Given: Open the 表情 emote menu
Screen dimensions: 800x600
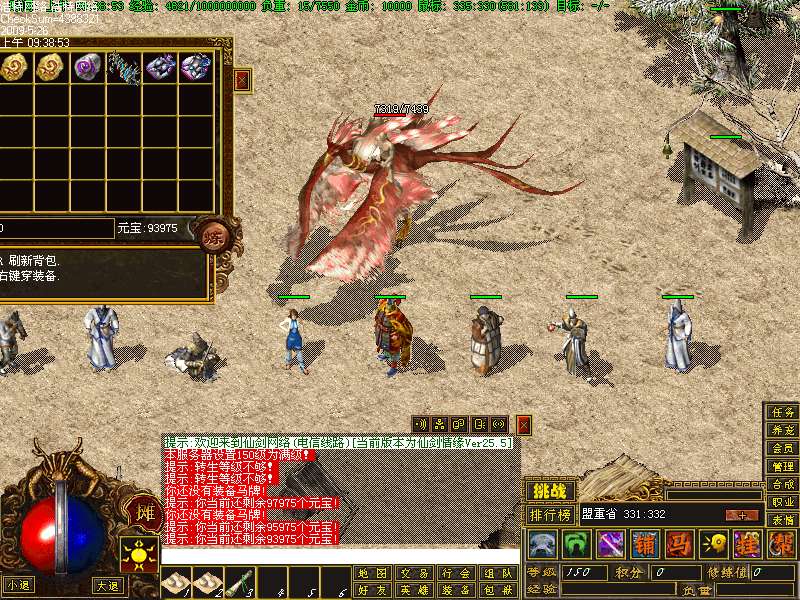Looking at the screenshot, I should tap(783, 520).
